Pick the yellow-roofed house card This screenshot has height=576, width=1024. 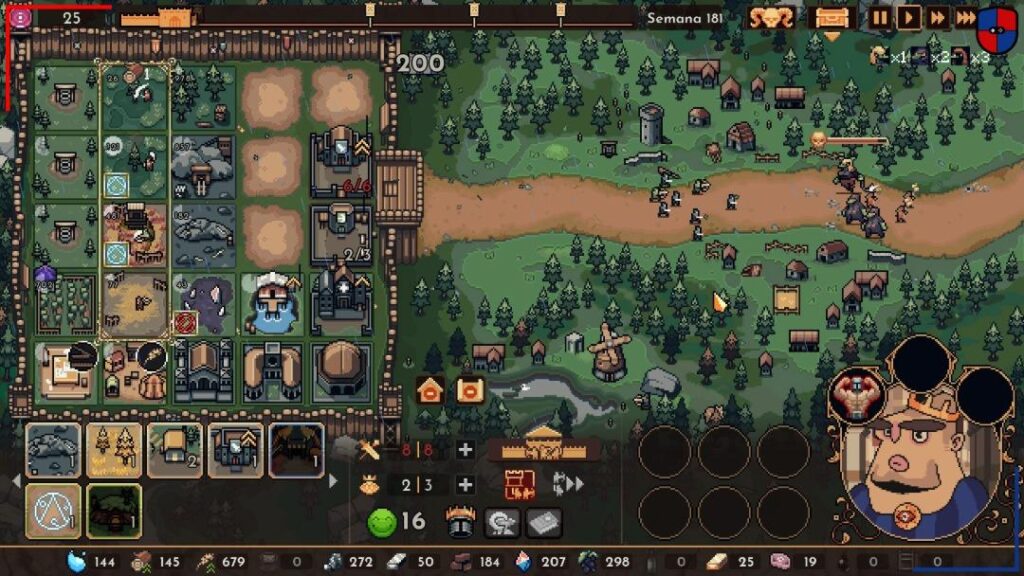click(x=175, y=450)
